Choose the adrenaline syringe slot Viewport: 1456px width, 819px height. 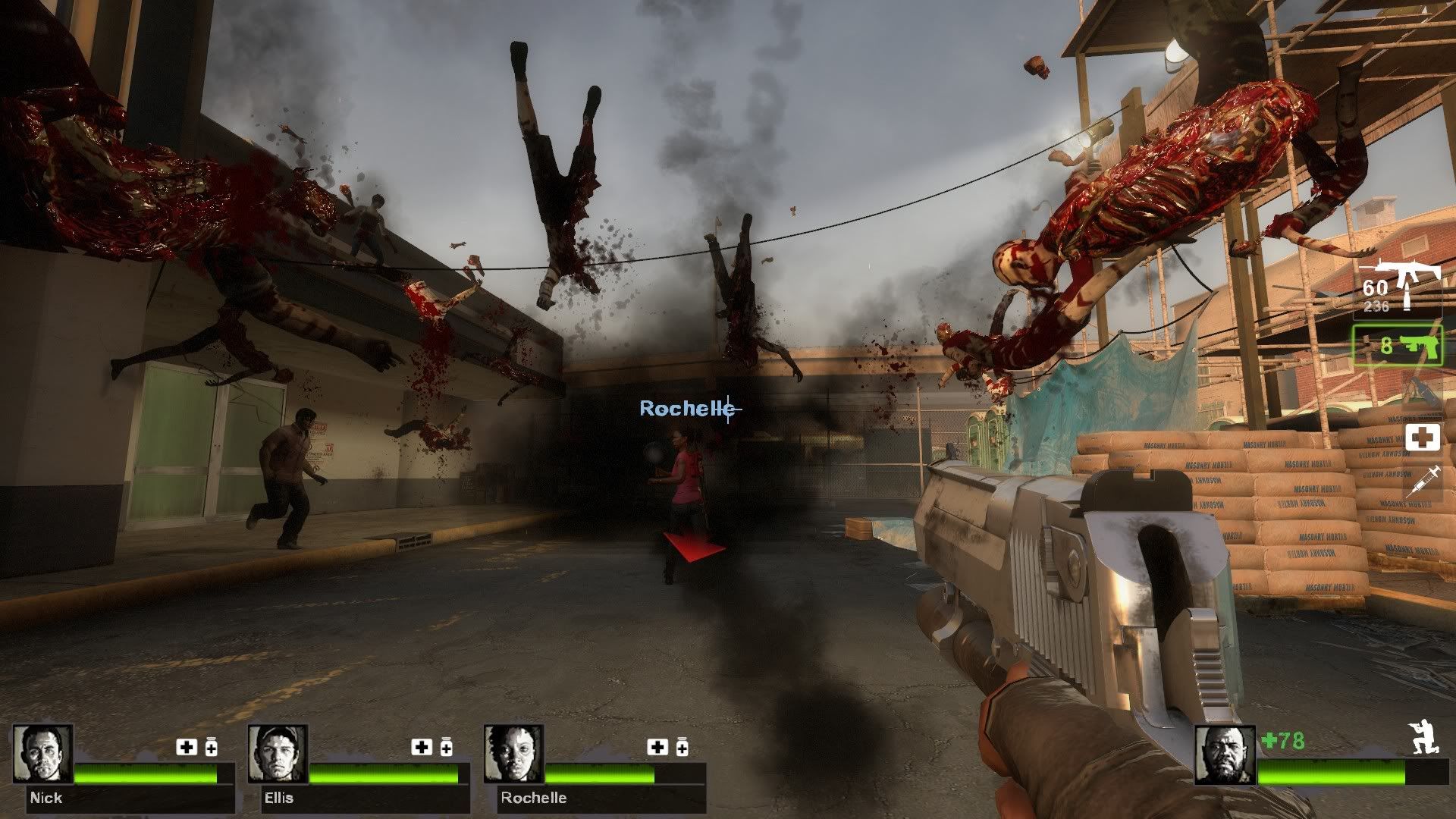1422,482
